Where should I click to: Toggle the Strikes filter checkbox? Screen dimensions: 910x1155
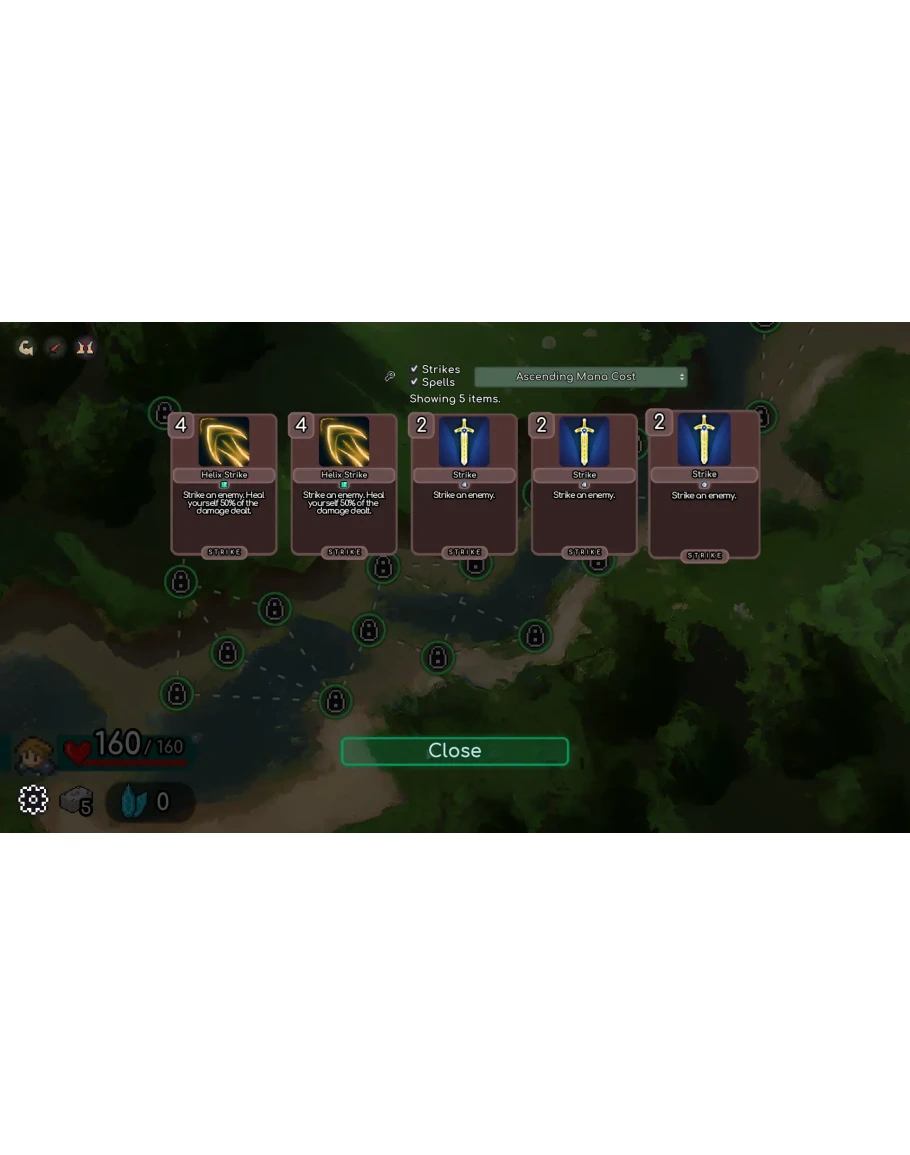click(415, 369)
